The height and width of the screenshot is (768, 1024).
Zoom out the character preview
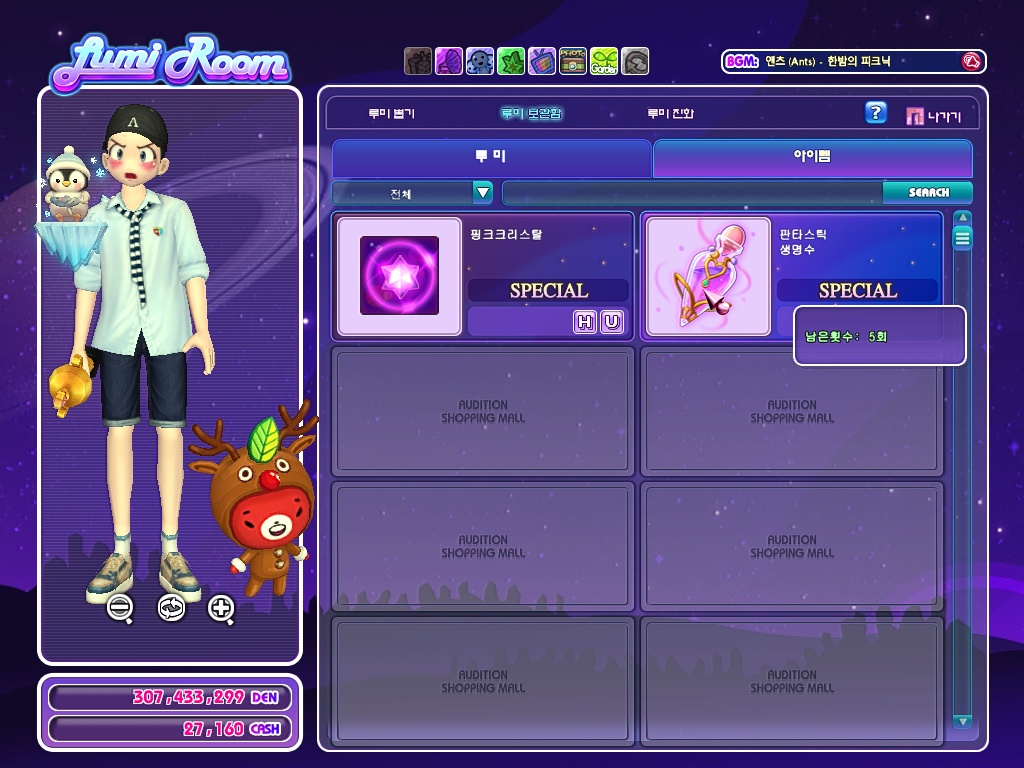click(x=120, y=607)
